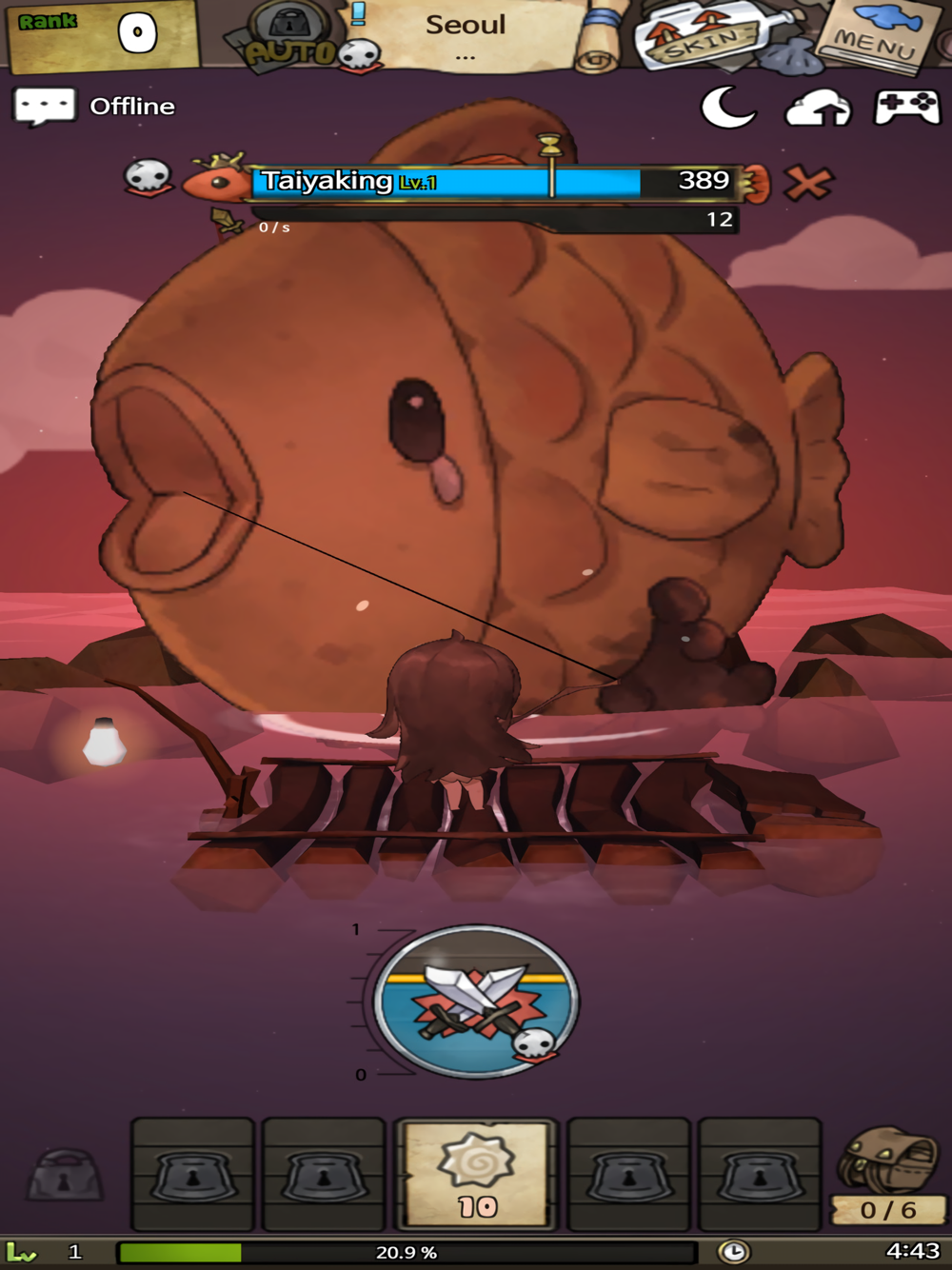Use the spiral shell item slot

click(x=476, y=1175)
